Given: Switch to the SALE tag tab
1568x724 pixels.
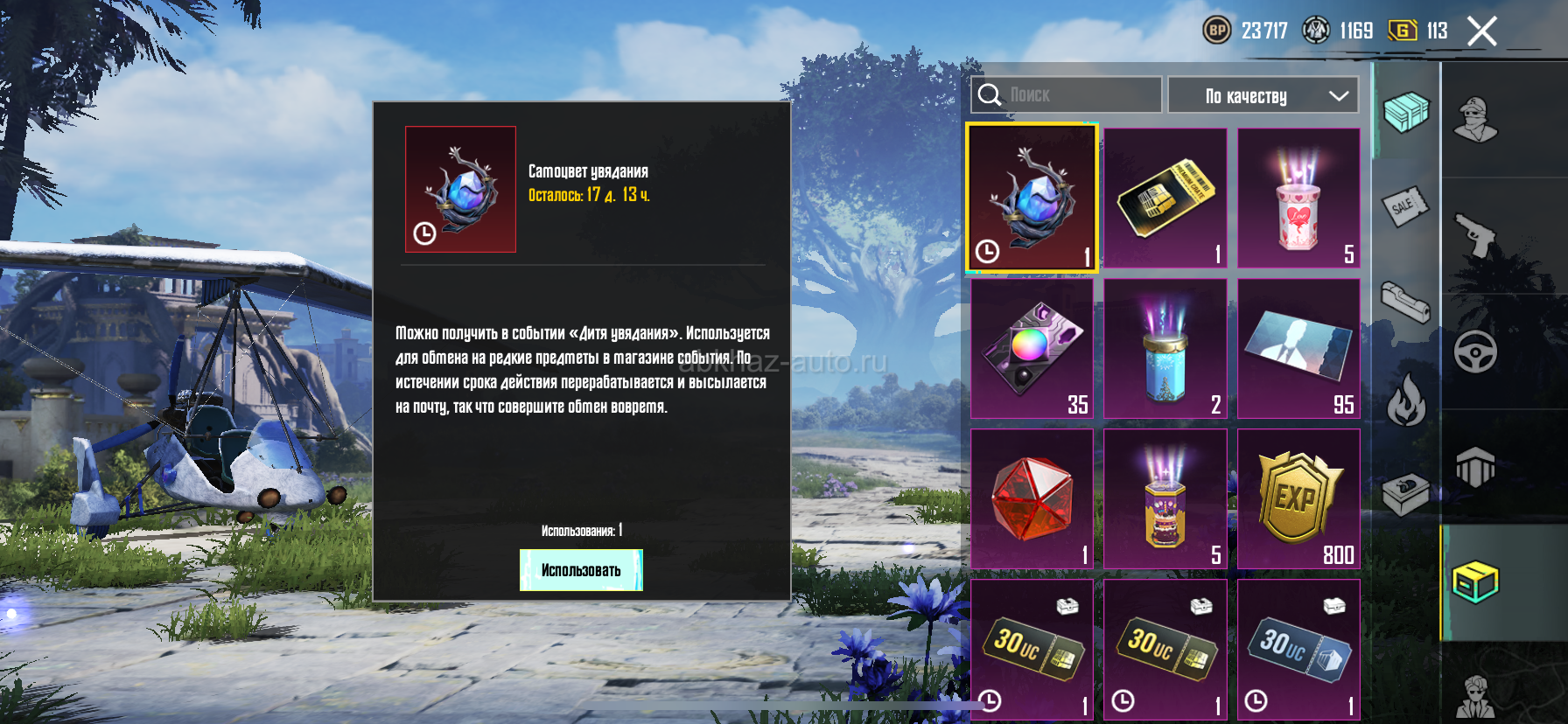Looking at the screenshot, I should 1405,207.
